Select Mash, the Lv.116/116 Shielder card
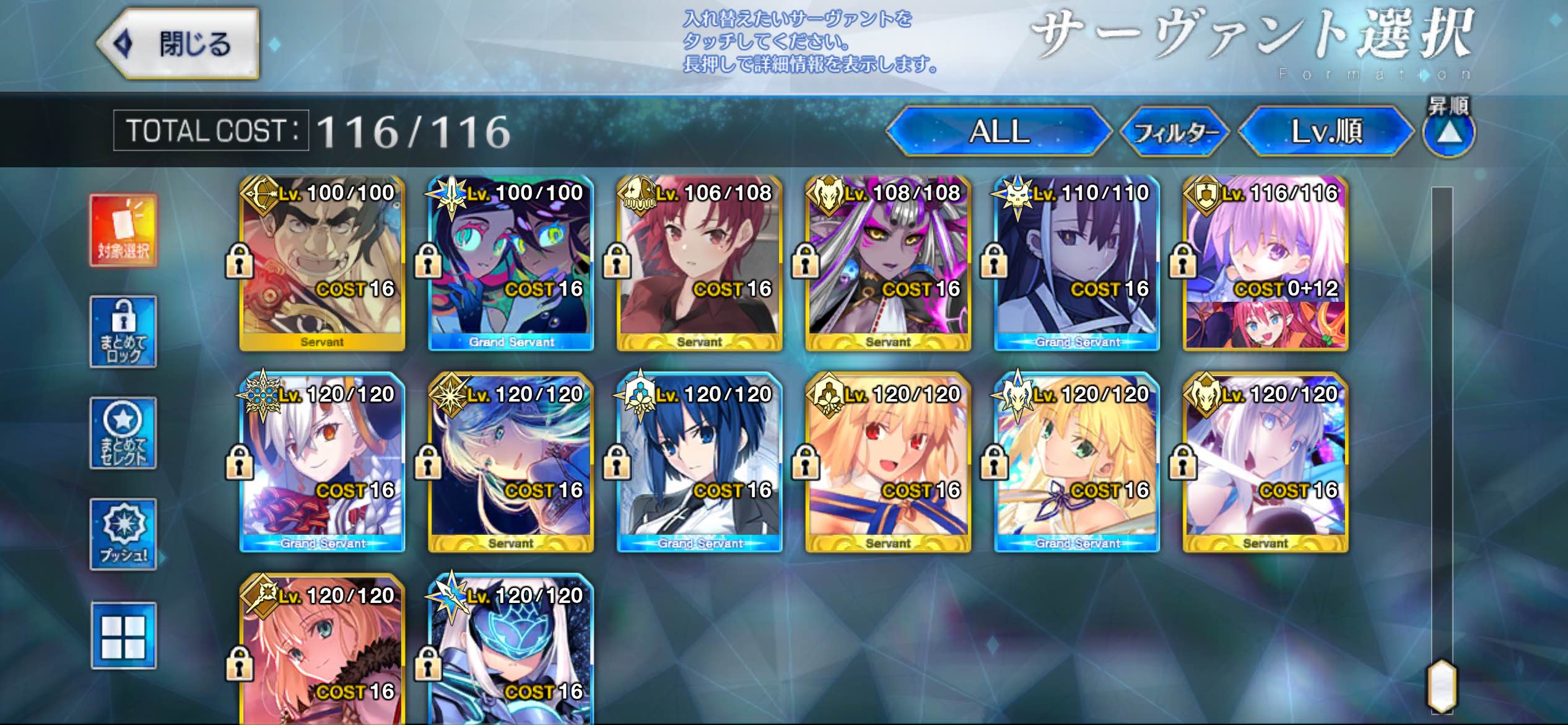This screenshot has width=1568, height=725. tap(1265, 263)
